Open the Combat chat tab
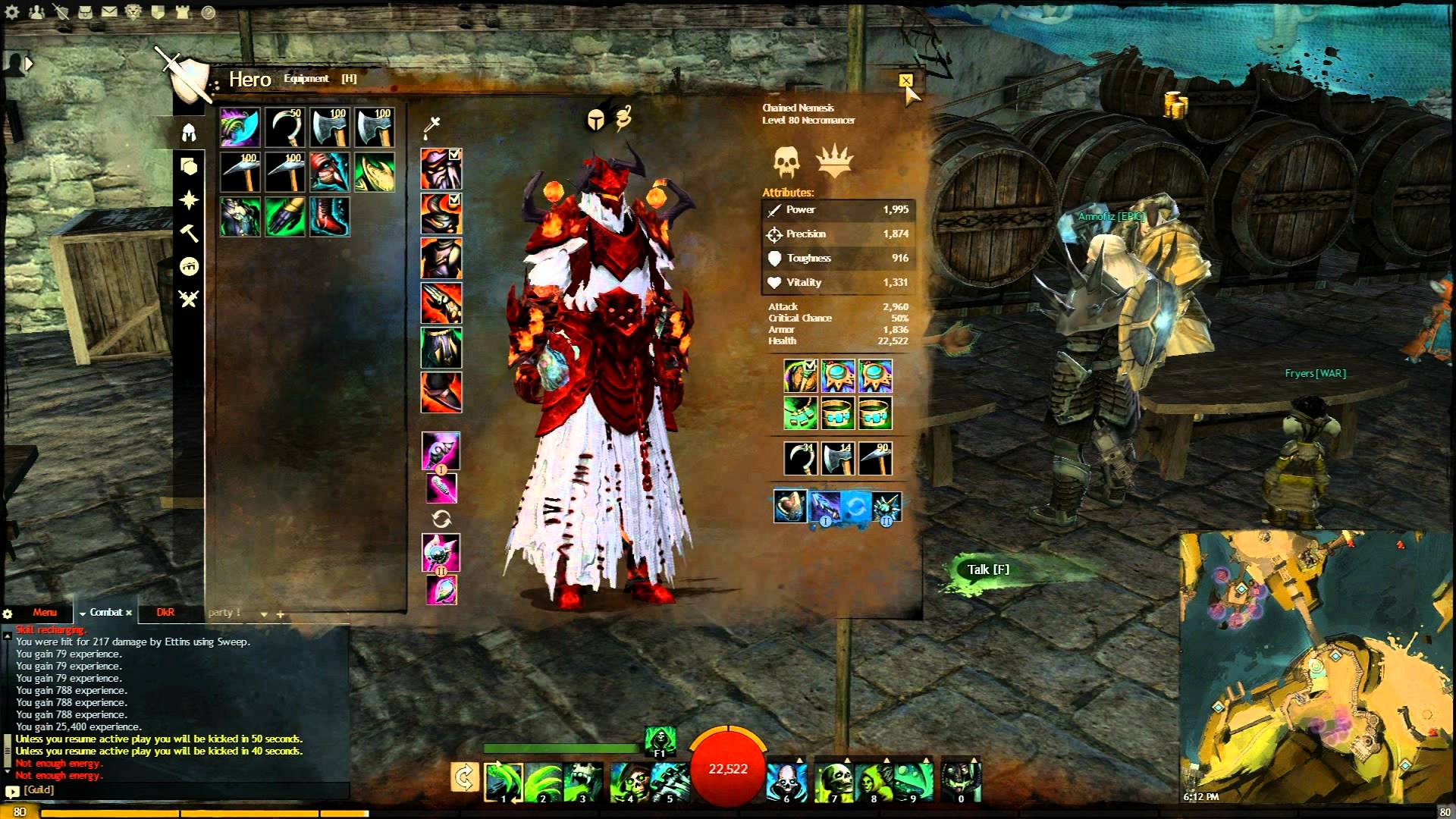The height and width of the screenshot is (819, 1456). pos(106,613)
